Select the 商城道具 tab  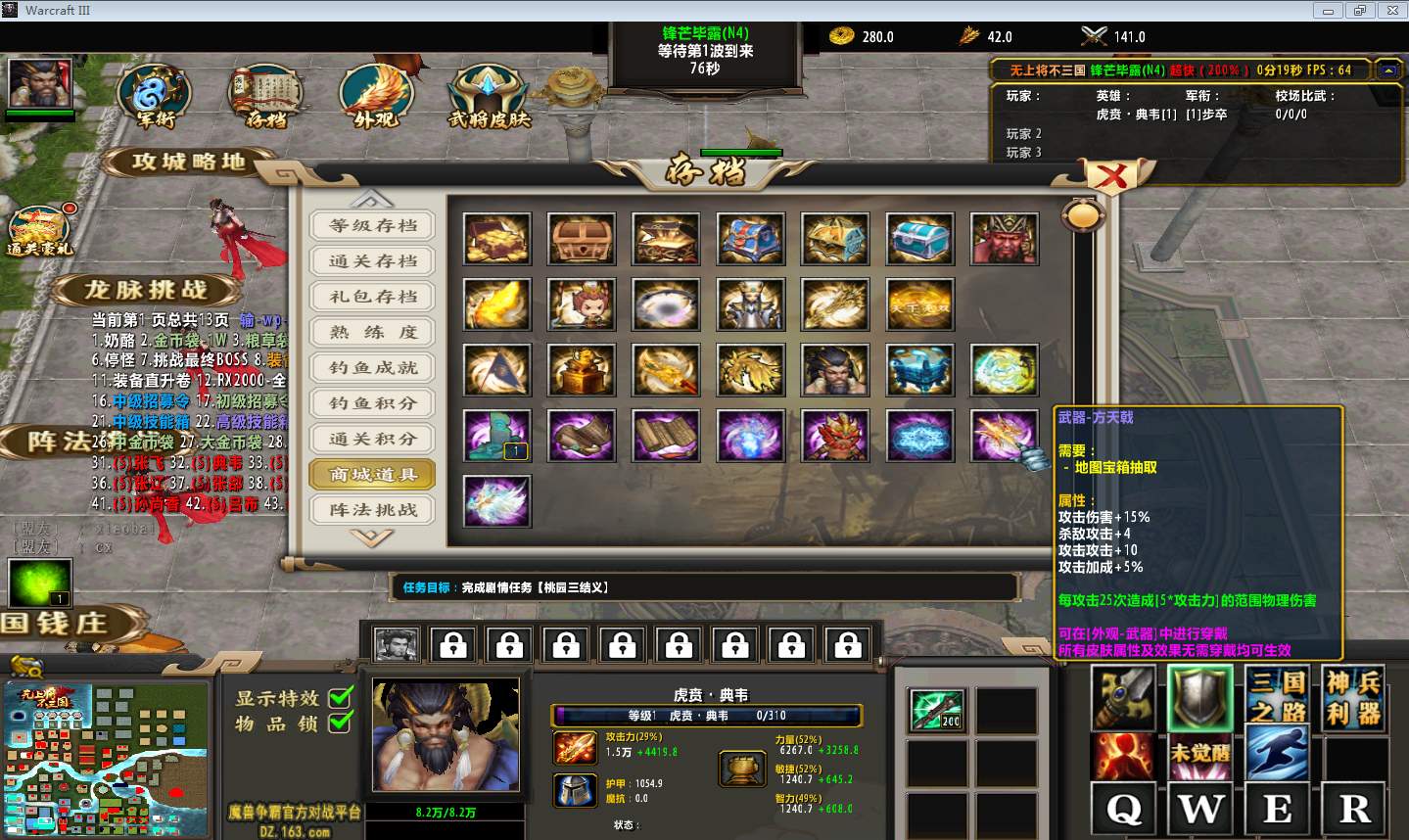click(x=372, y=475)
